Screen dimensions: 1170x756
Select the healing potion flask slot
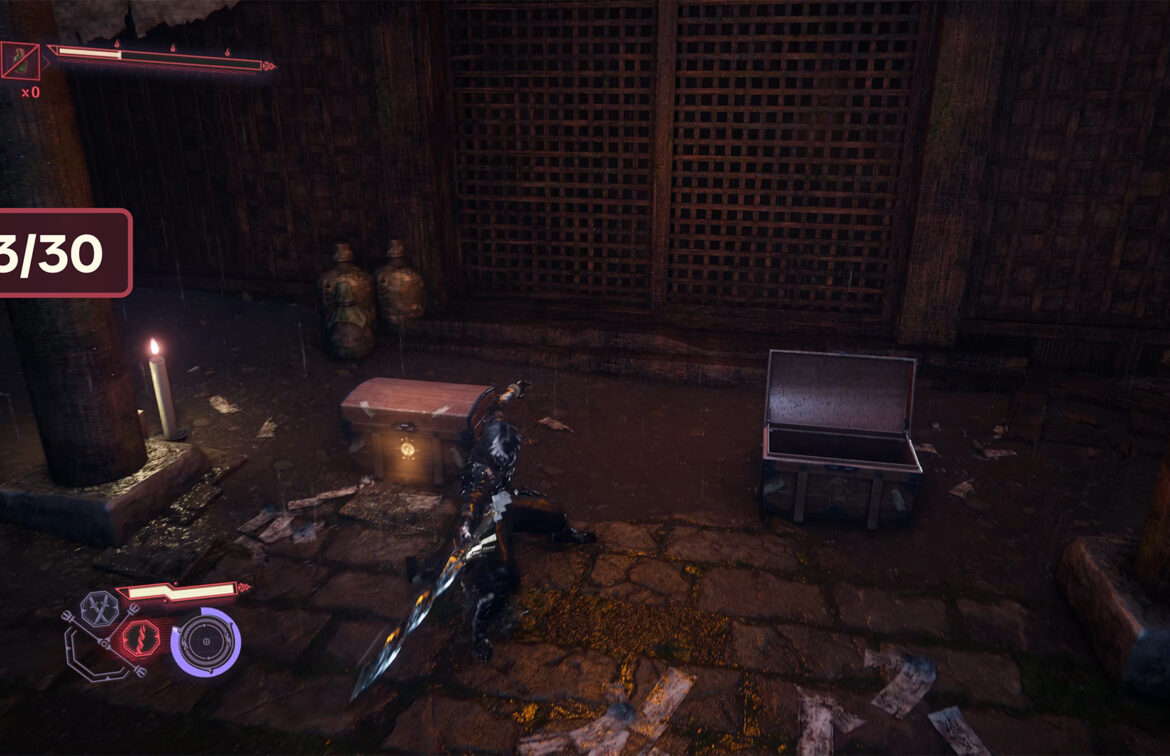coord(20,61)
